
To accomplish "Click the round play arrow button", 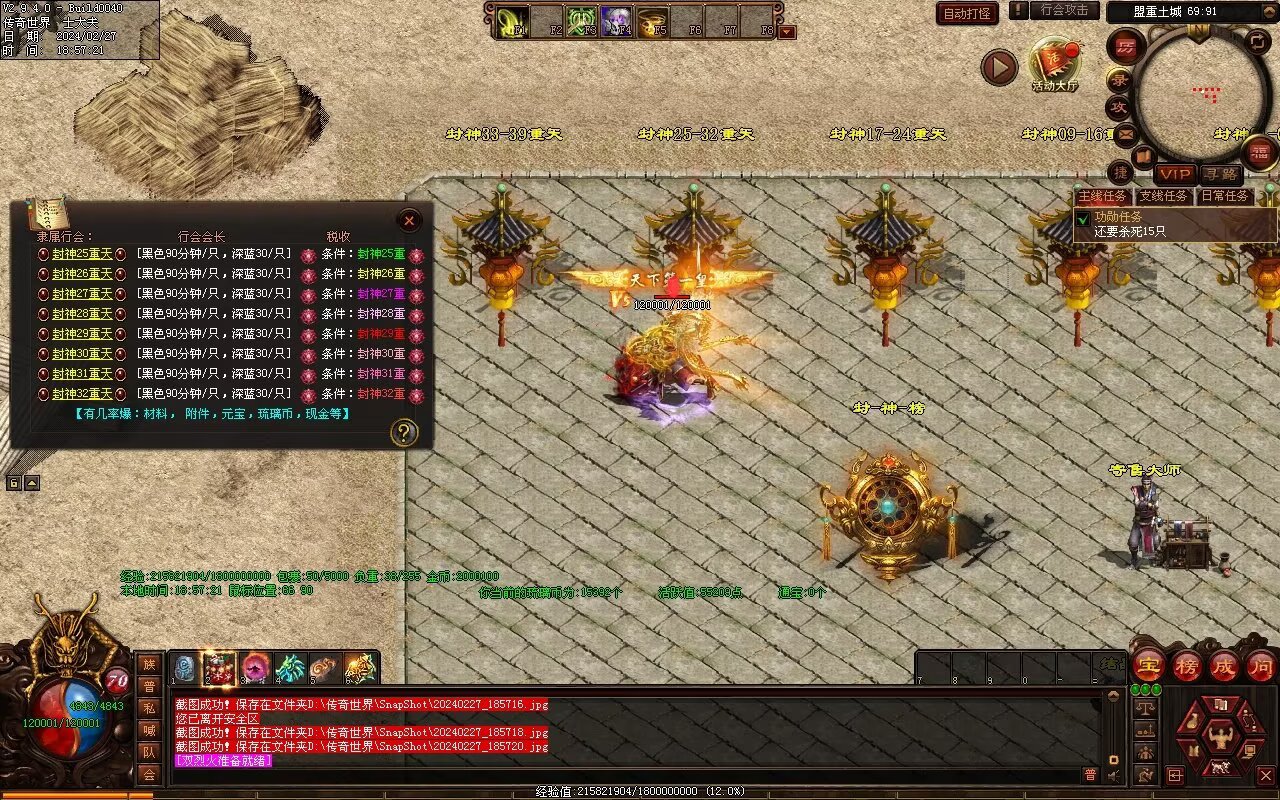I will (x=998, y=67).
